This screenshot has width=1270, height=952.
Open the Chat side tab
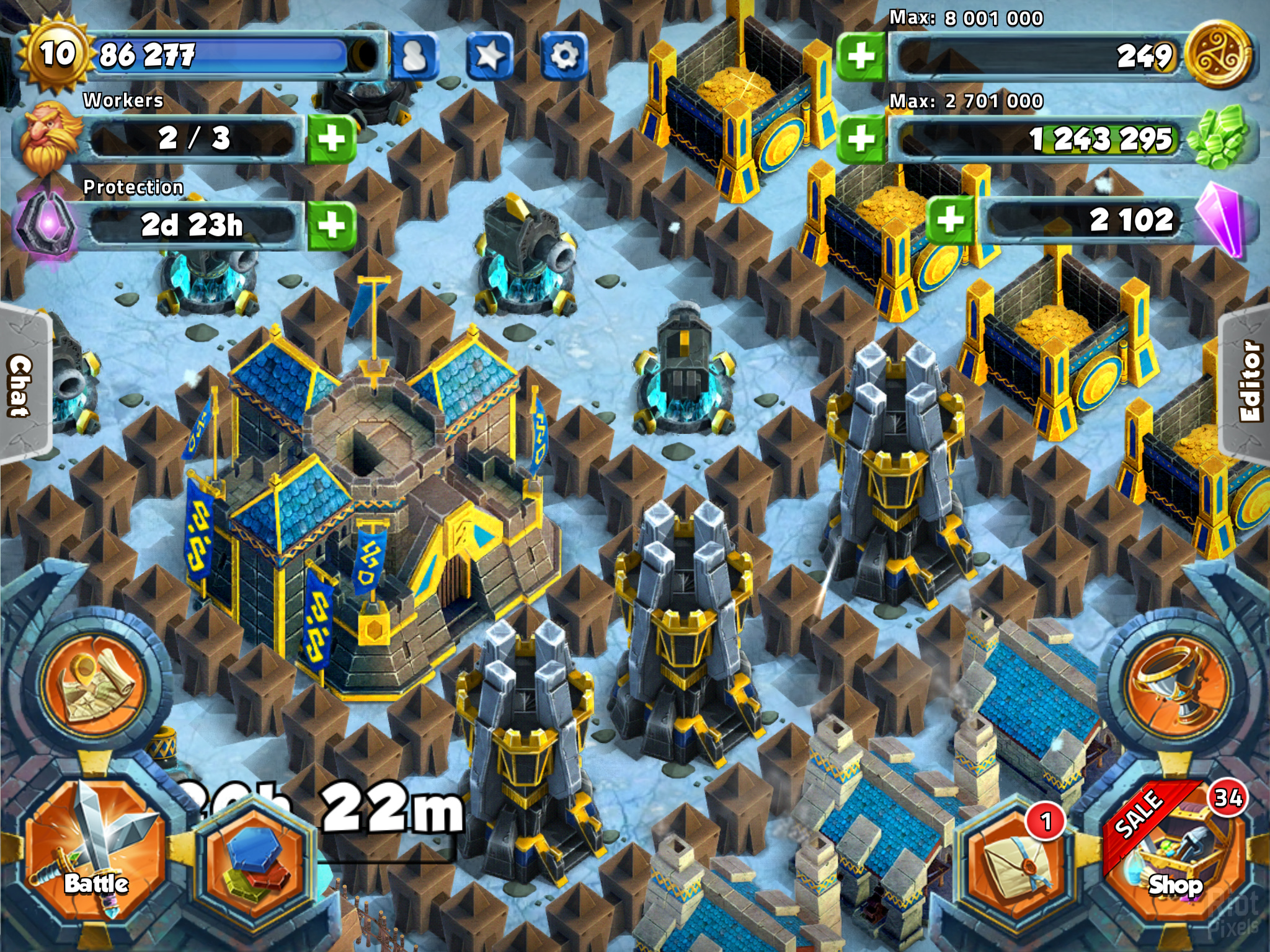[x=22, y=386]
